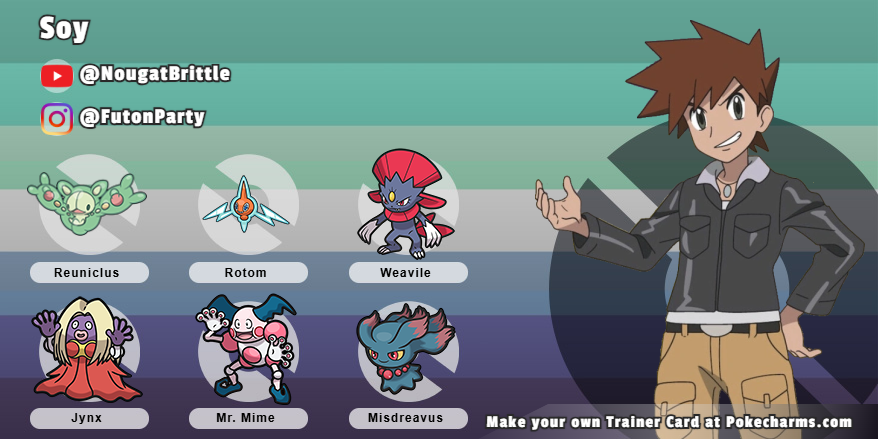Select the Jynx team slot
The height and width of the screenshot is (439, 878).
pyautogui.click(x=88, y=351)
